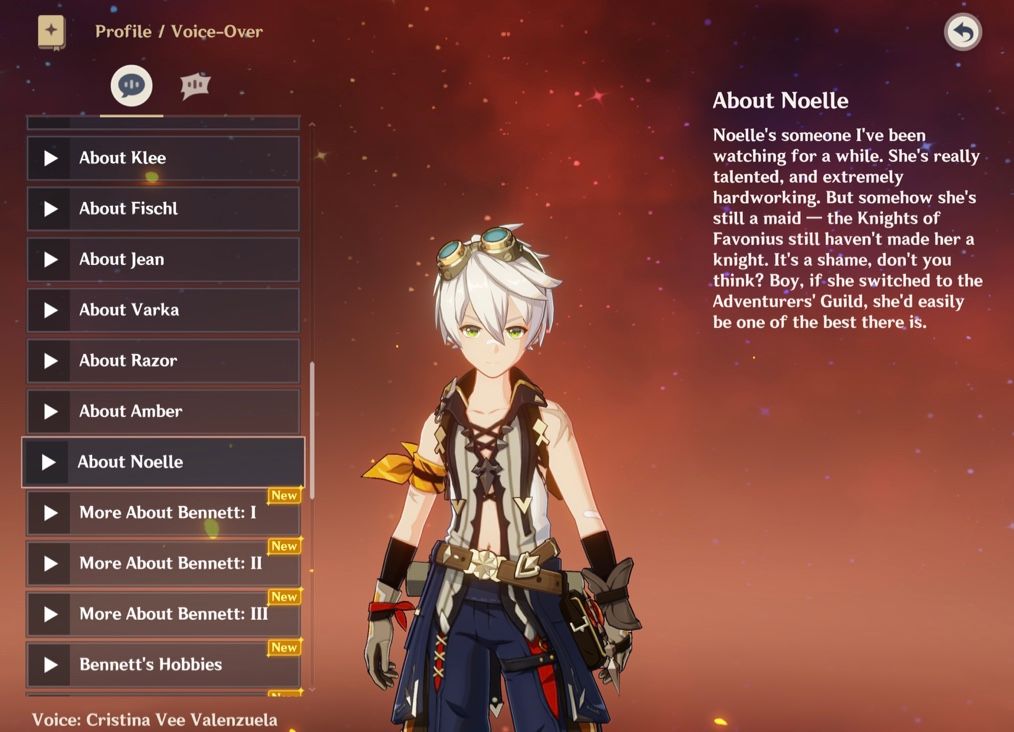Viewport: 1014px width, 732px height.
Task: Choose More About Bennett: III
Action: (x=163, y=614)
